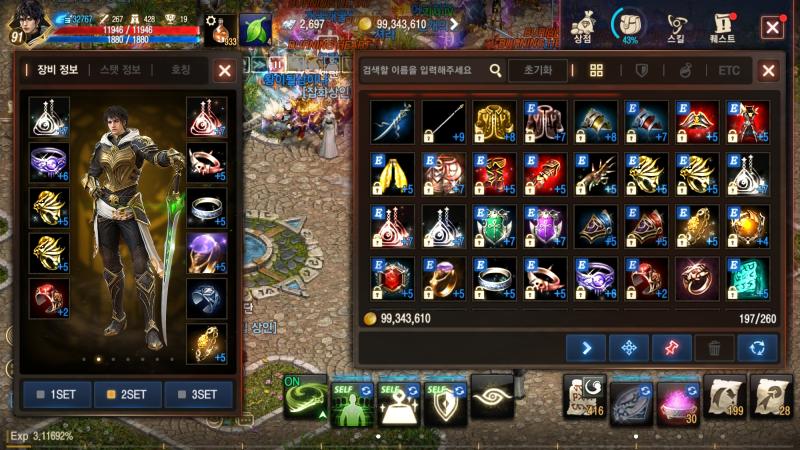Show only equipment with the shield filter
The image size is (800, 450).
tap(642, 70)
